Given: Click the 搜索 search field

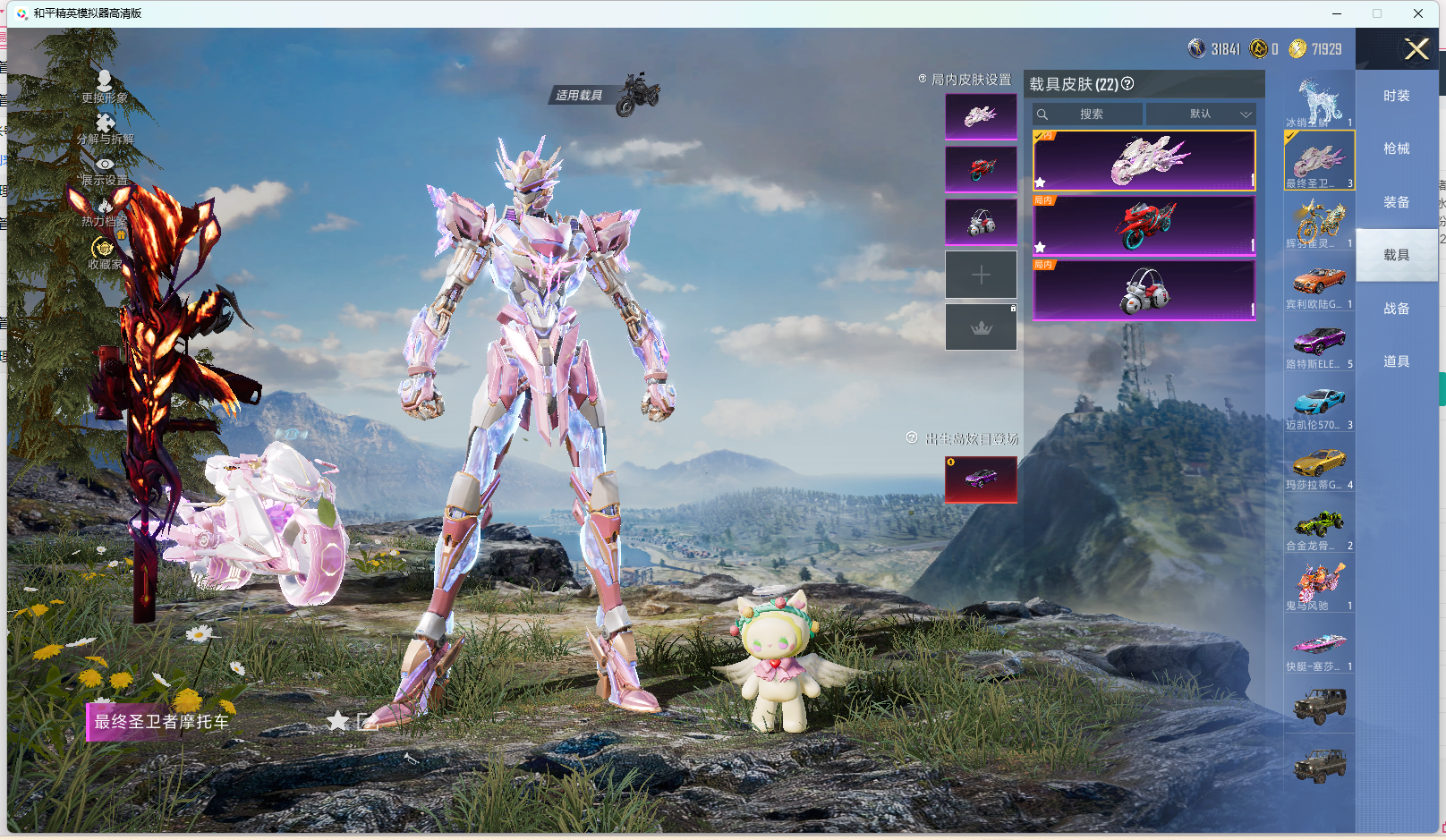Looking at the screenshot, I should (x=1088, y=115).
